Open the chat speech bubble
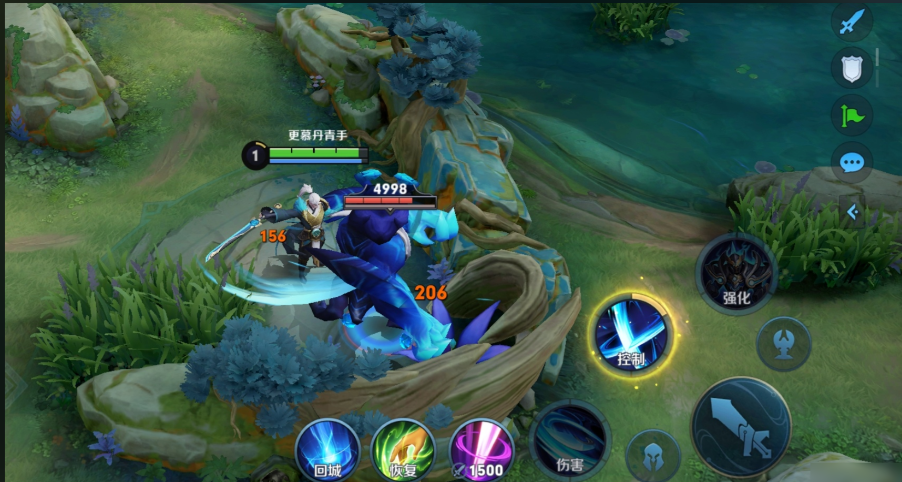Screen dimensions: 902x482 click(851, 162)
